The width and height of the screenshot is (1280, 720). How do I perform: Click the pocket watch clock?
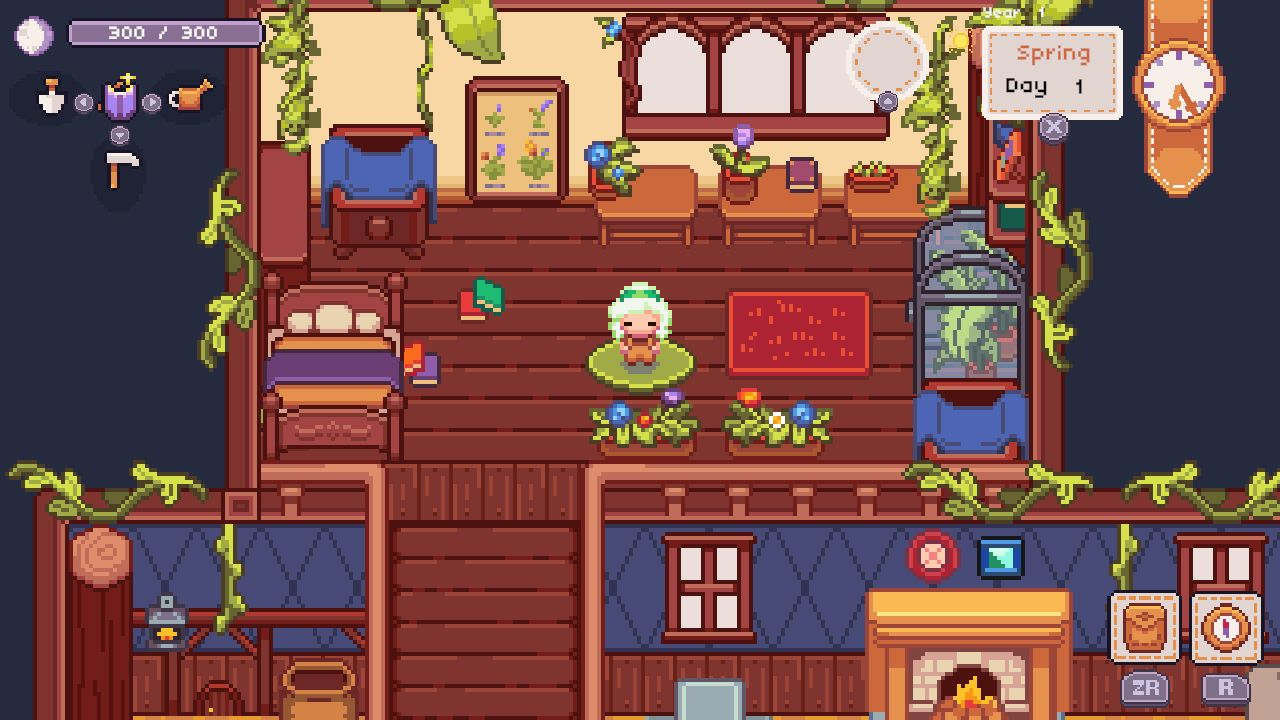[1179, 84]
